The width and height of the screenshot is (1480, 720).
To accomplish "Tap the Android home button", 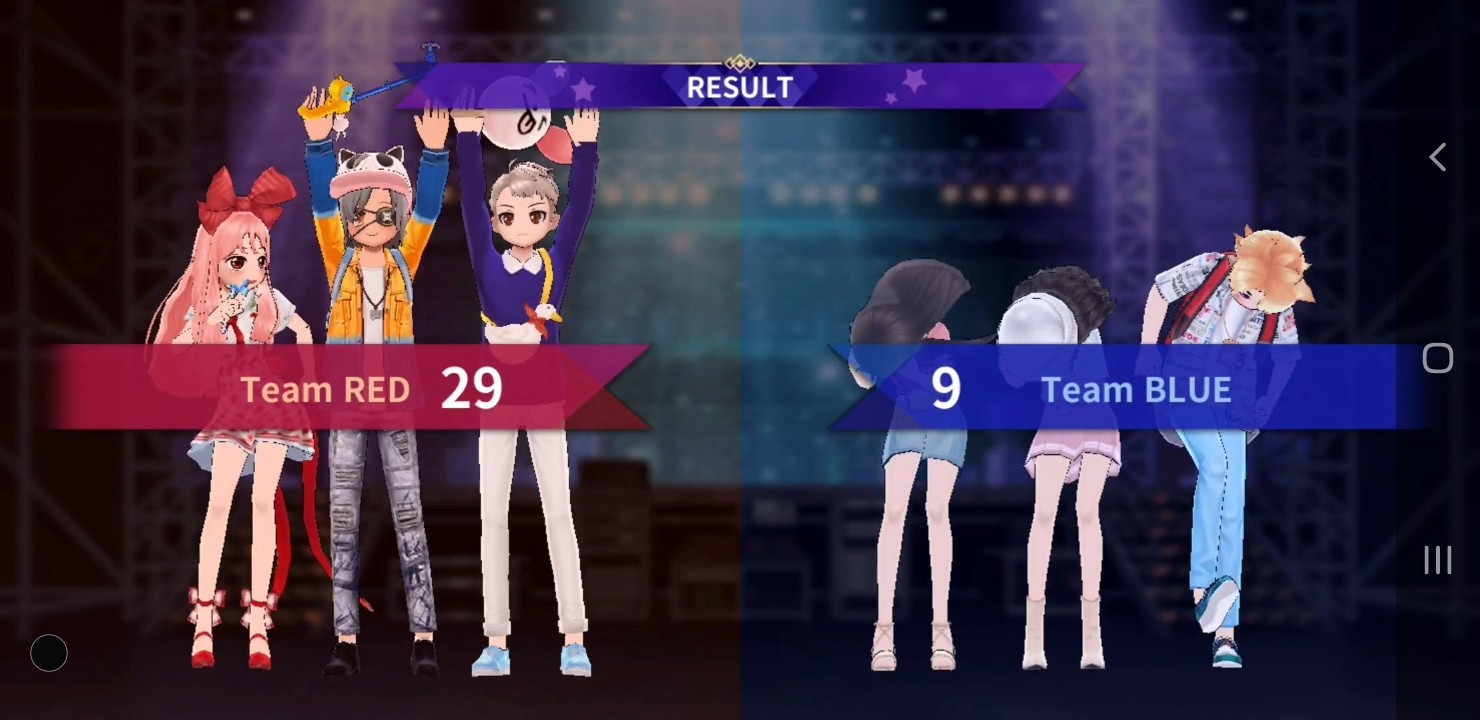I will coord(1437,358).
